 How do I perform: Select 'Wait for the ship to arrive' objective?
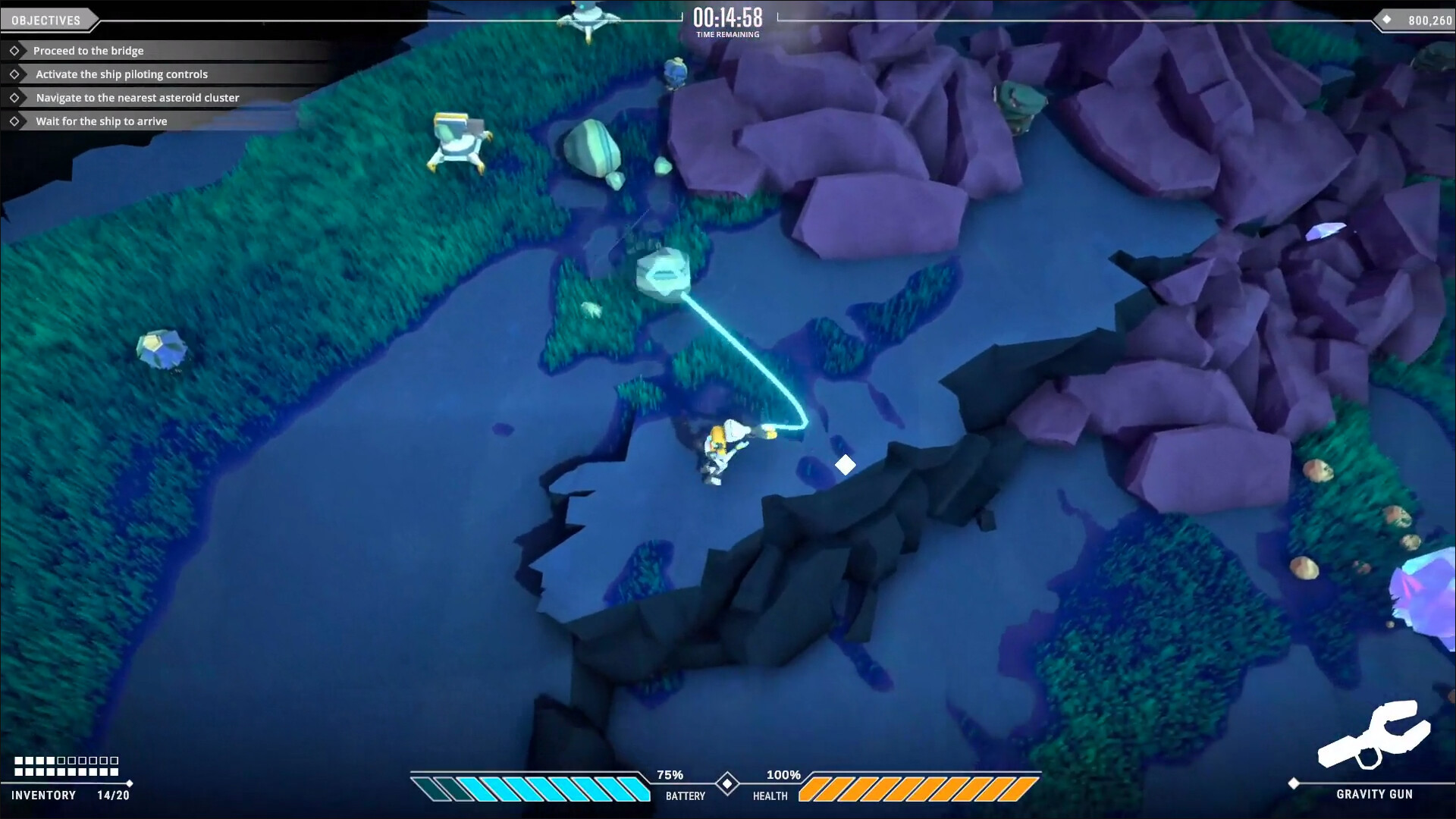click(x=101, y=121)
